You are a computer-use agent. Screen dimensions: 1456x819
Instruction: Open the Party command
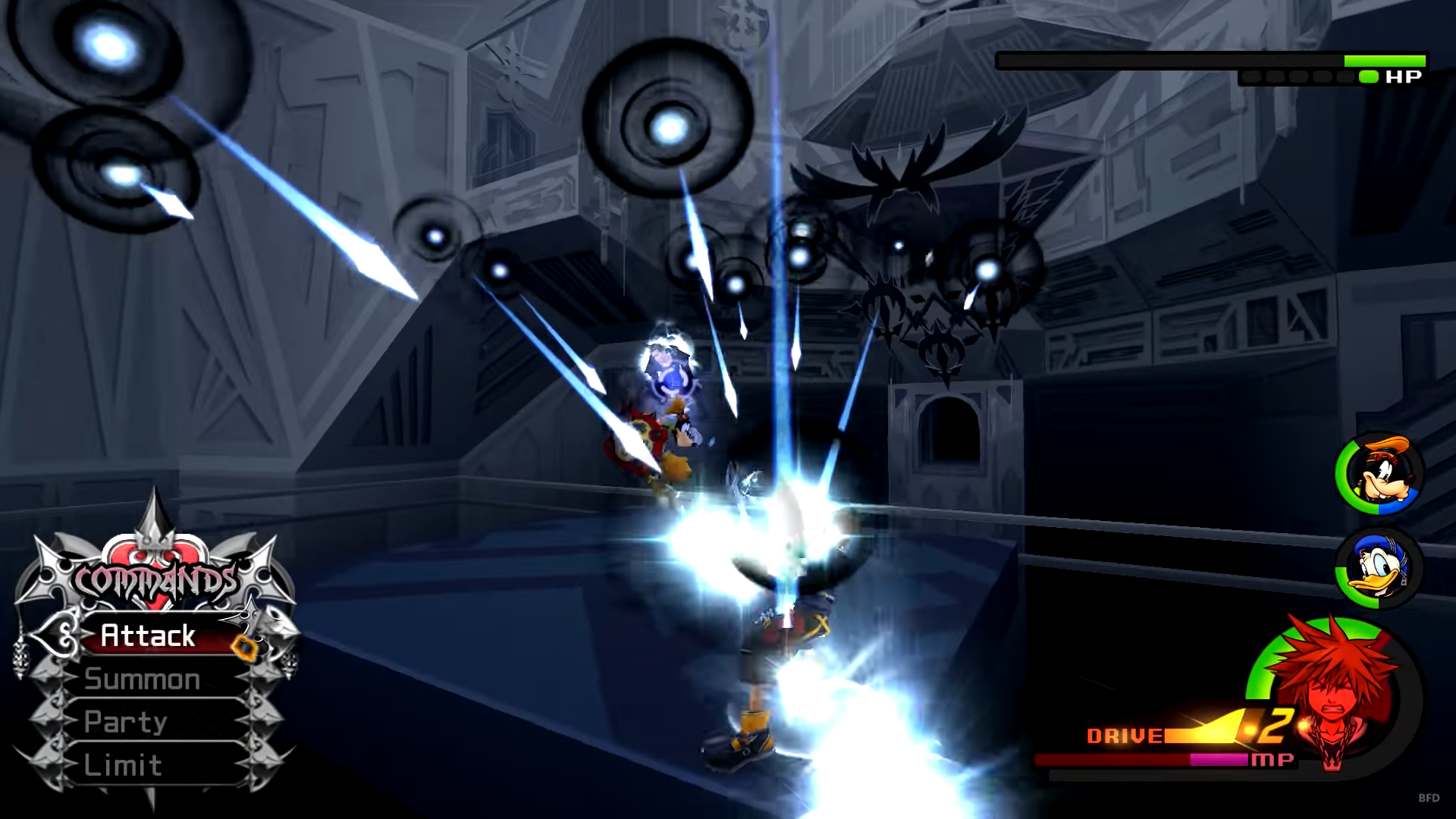[x=126, y=721]
